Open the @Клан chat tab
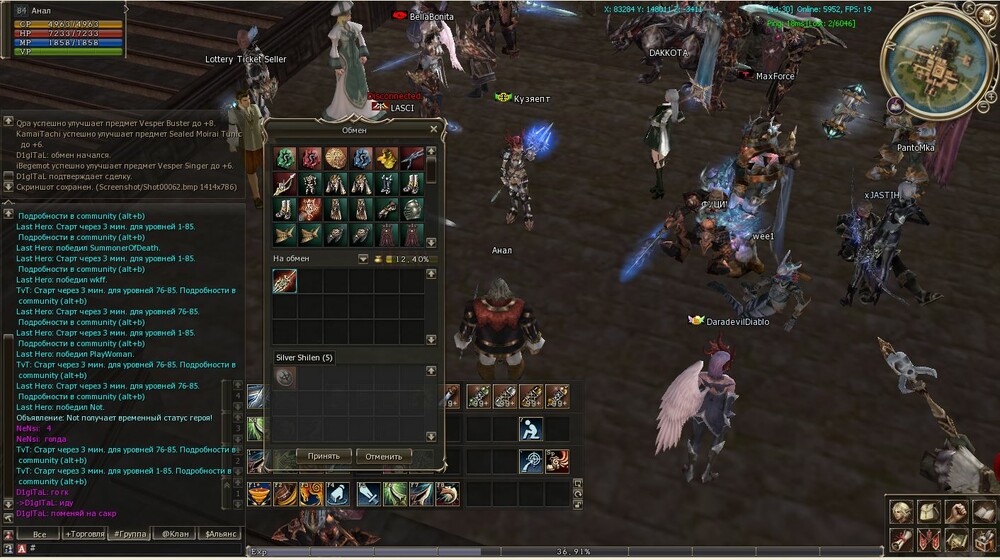Image resolution: width=1000 pixels, height=560 pixels. point(176,534)
